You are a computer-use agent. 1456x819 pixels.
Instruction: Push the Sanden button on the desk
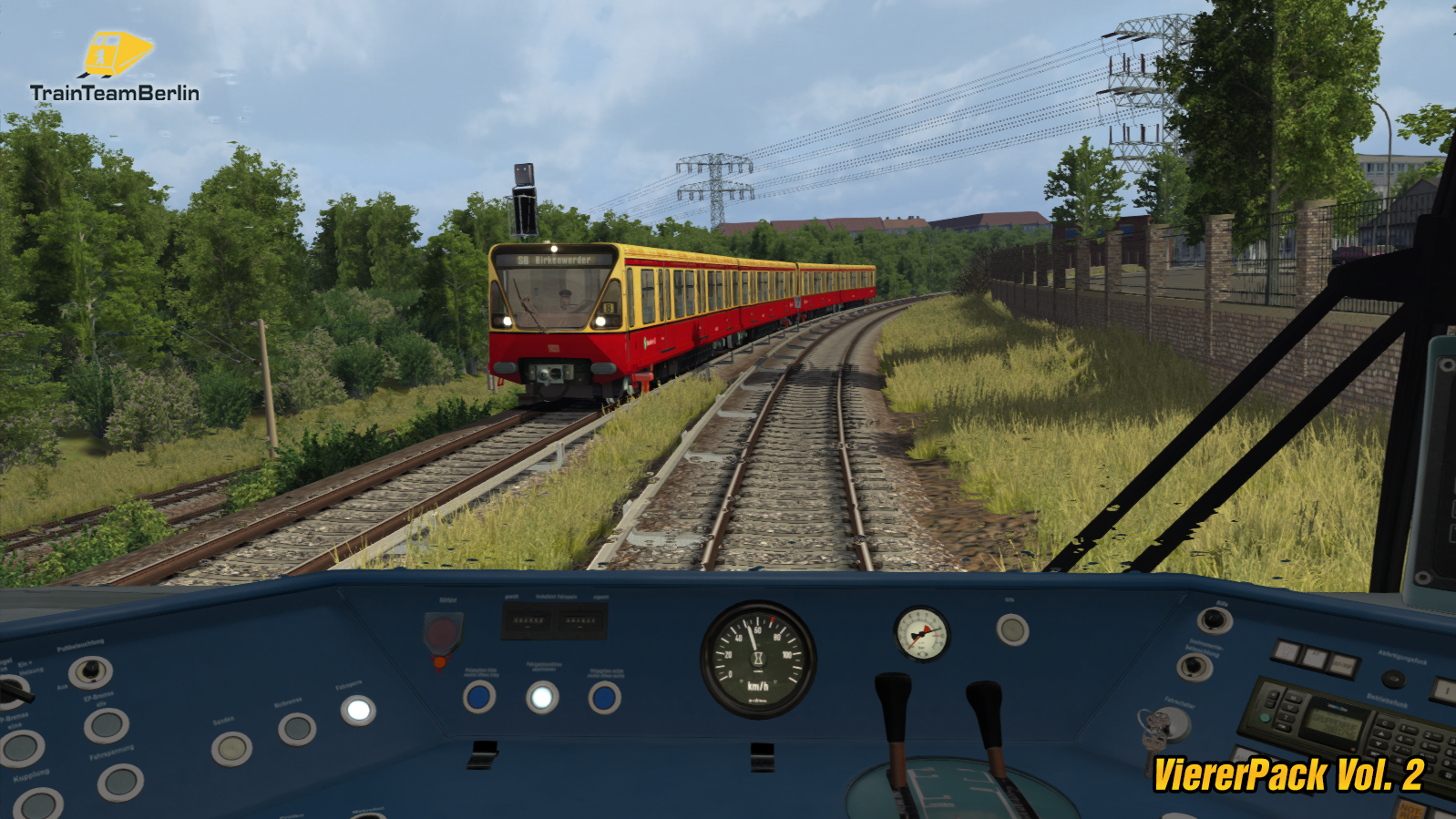pyautogui.click(x=231, y=749)
